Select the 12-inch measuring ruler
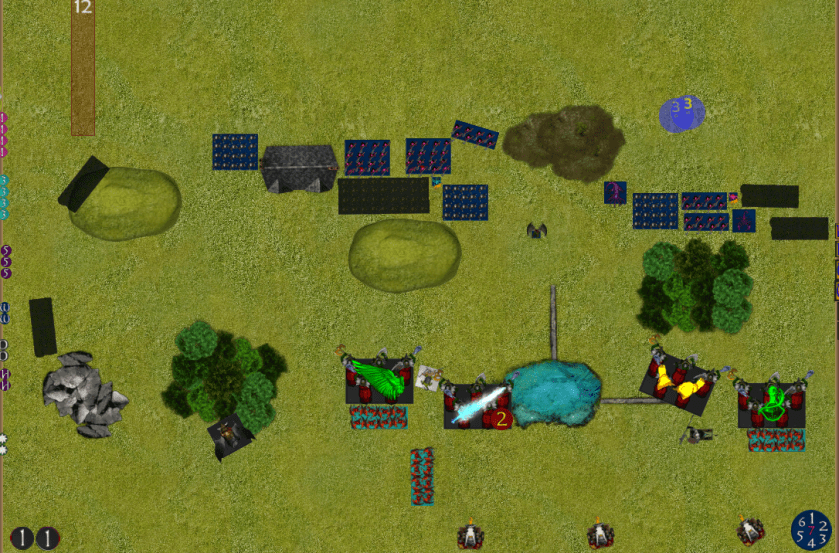The image size is (839, 553). 83,67
